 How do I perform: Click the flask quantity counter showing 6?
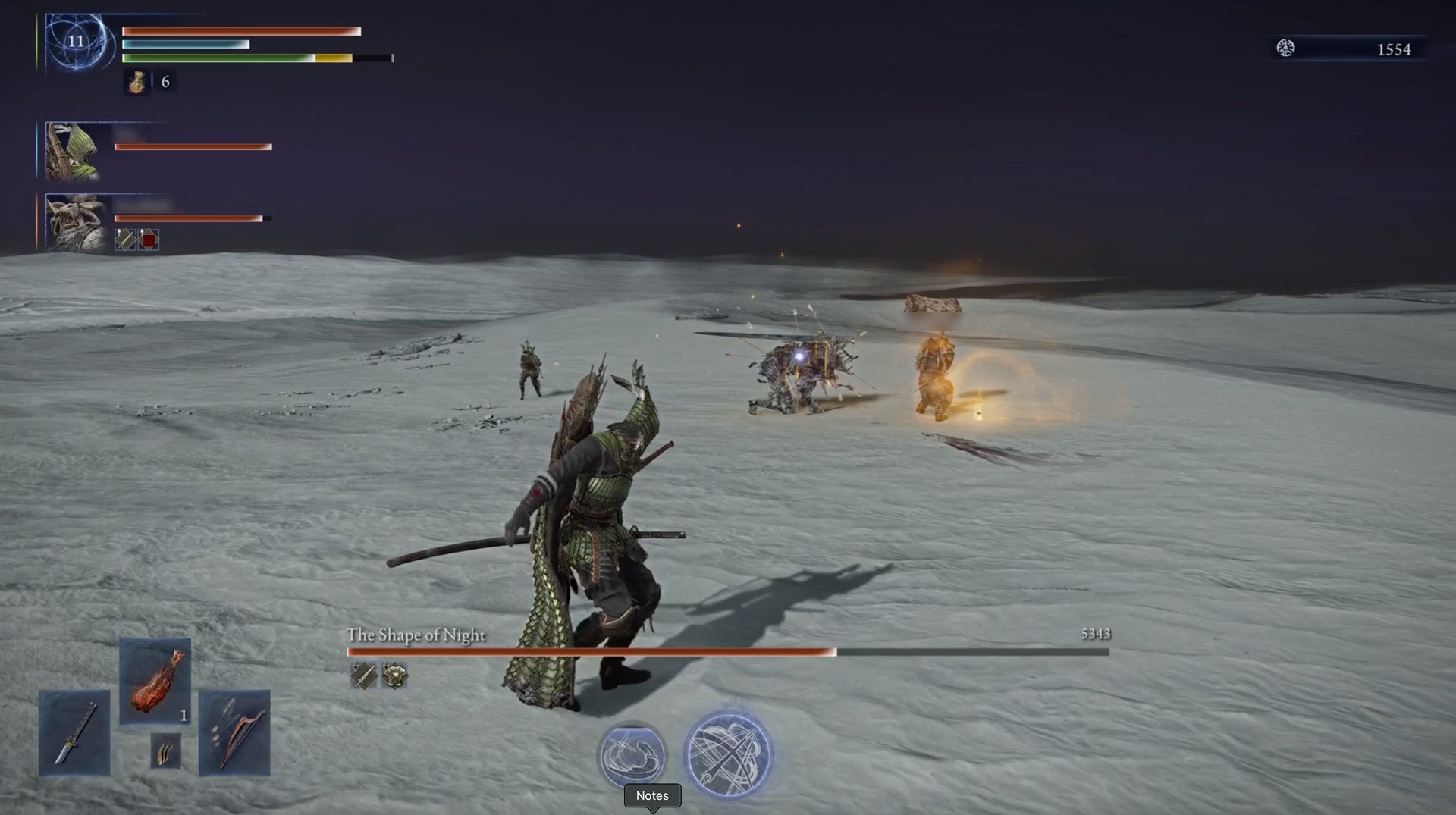click(165, 81)
